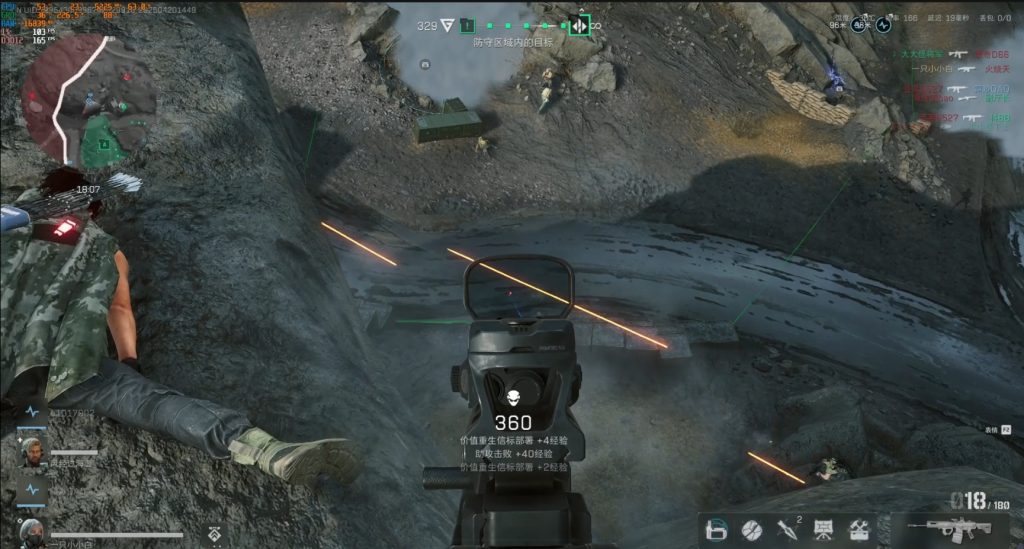This screenshot has height=549, width=1024.
Task: Select the throwing knife gadget slot
Action: (787, 529)
